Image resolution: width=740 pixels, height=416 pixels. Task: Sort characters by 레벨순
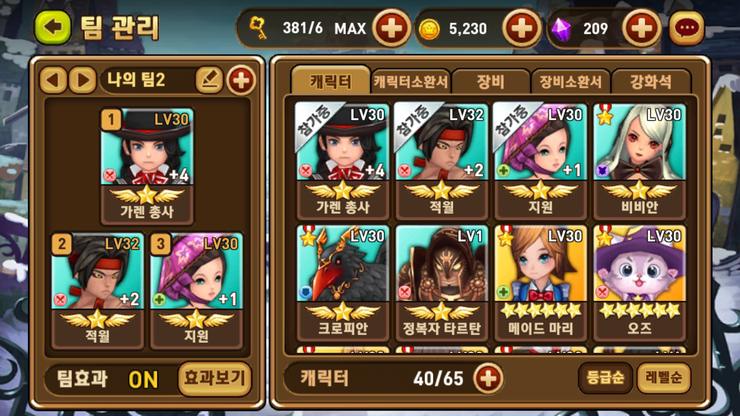pyautogui.click(x=663, y=378)
